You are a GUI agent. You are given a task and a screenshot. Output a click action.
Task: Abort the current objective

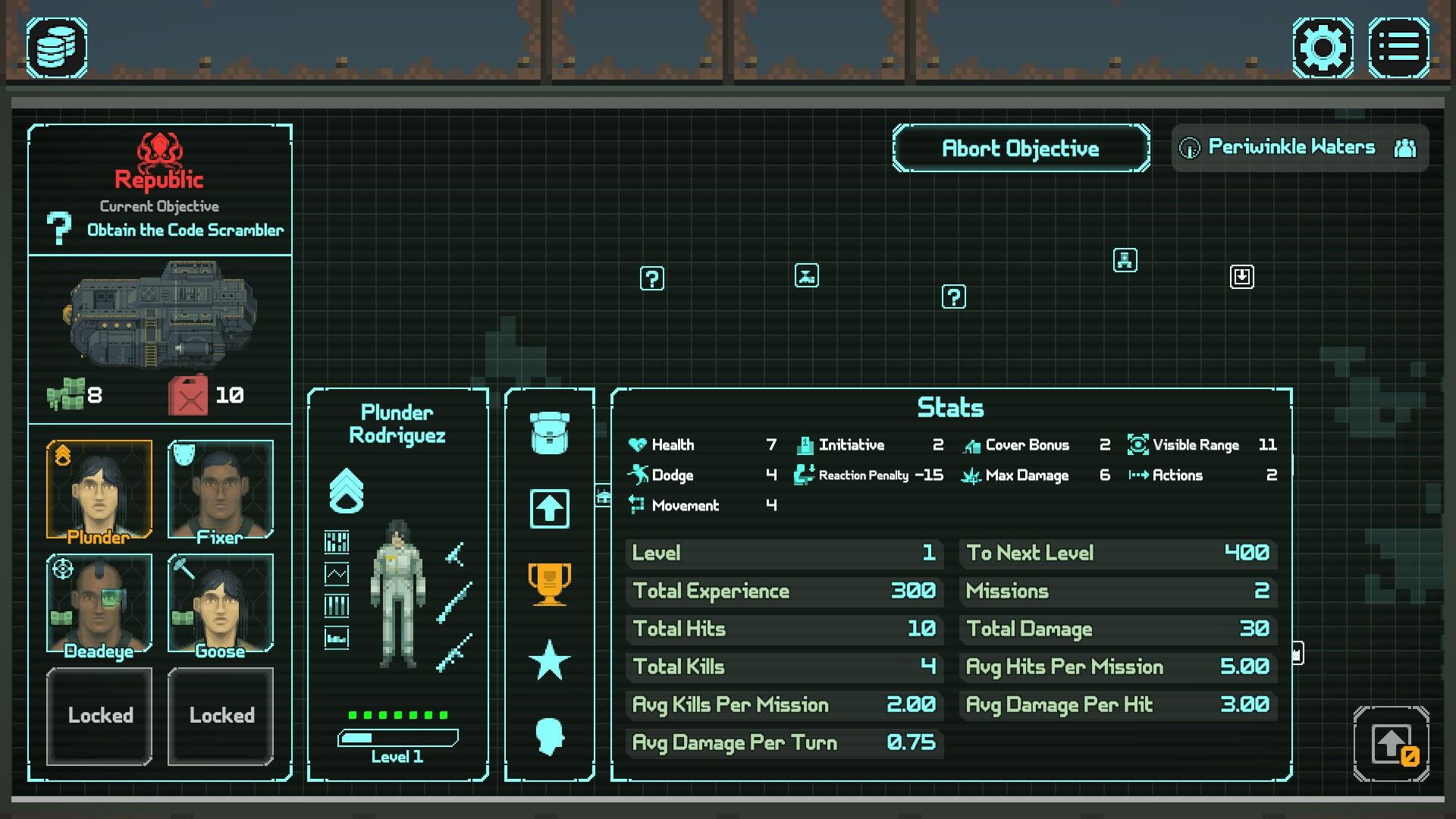pos(1021,149)
